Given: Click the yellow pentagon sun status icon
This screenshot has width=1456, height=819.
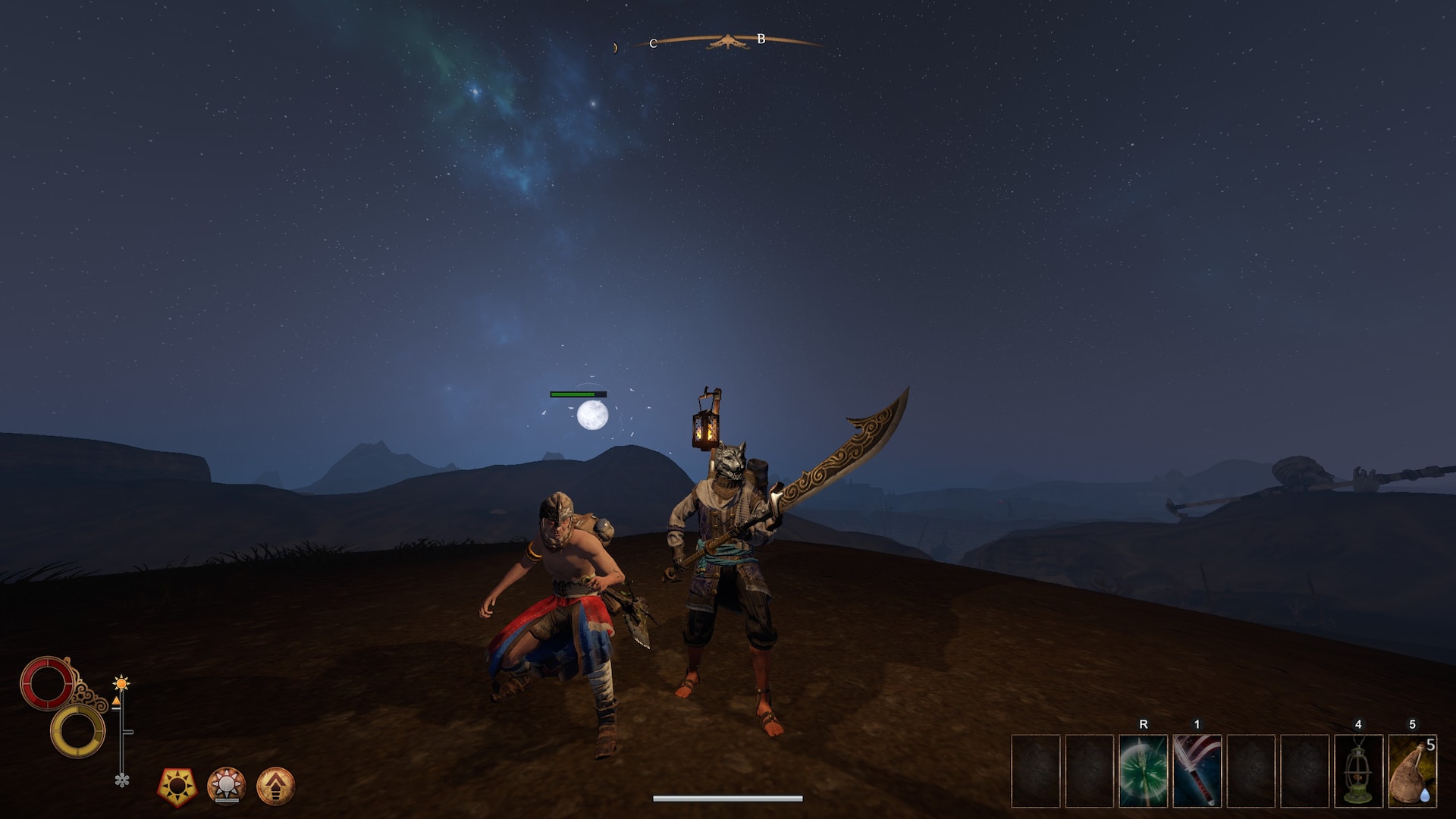Looking at the screenshot, I should coord(177,786).
